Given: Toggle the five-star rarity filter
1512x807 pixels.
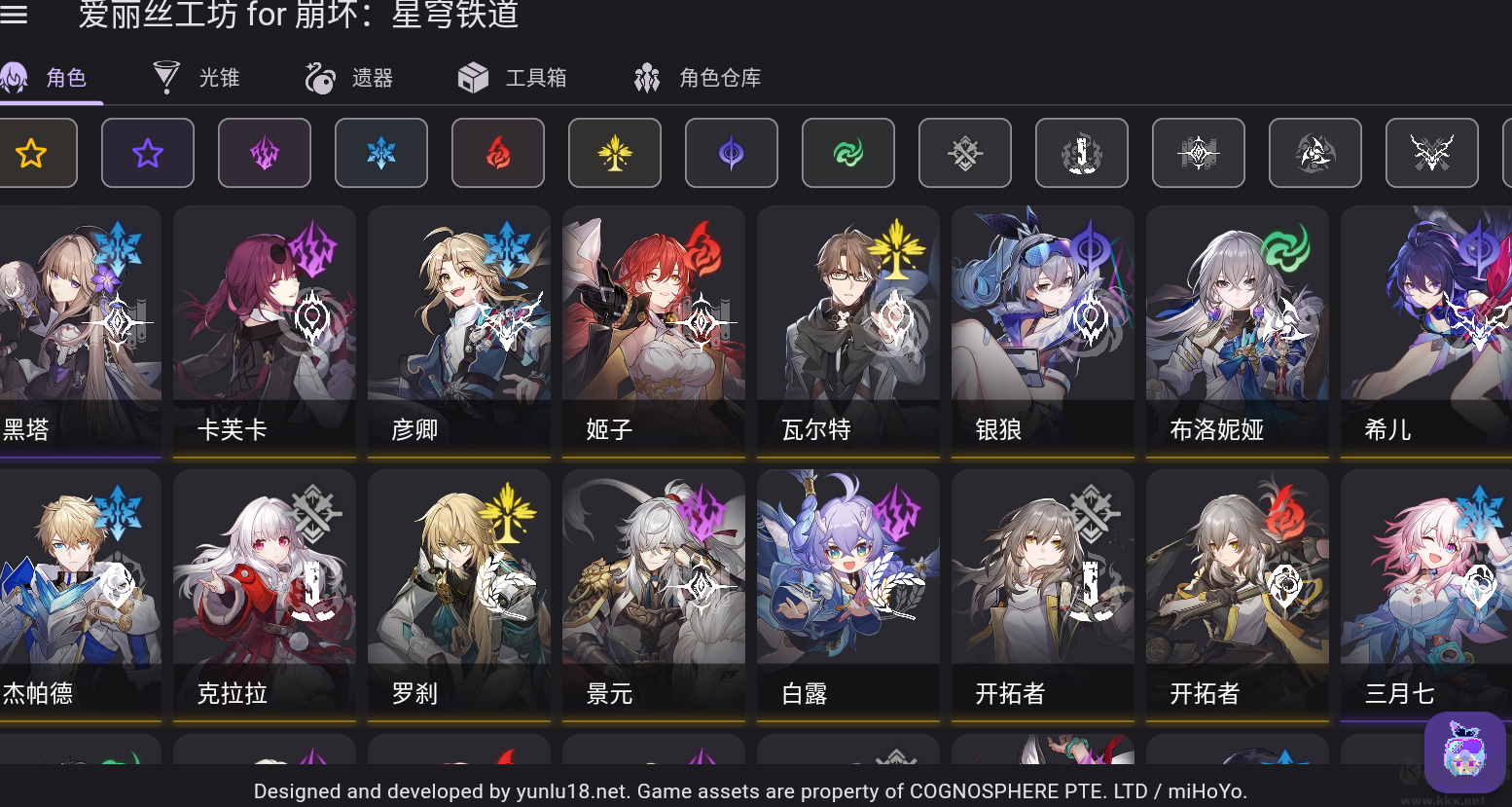Looking at the screenshot, I should tap(31, 153).
